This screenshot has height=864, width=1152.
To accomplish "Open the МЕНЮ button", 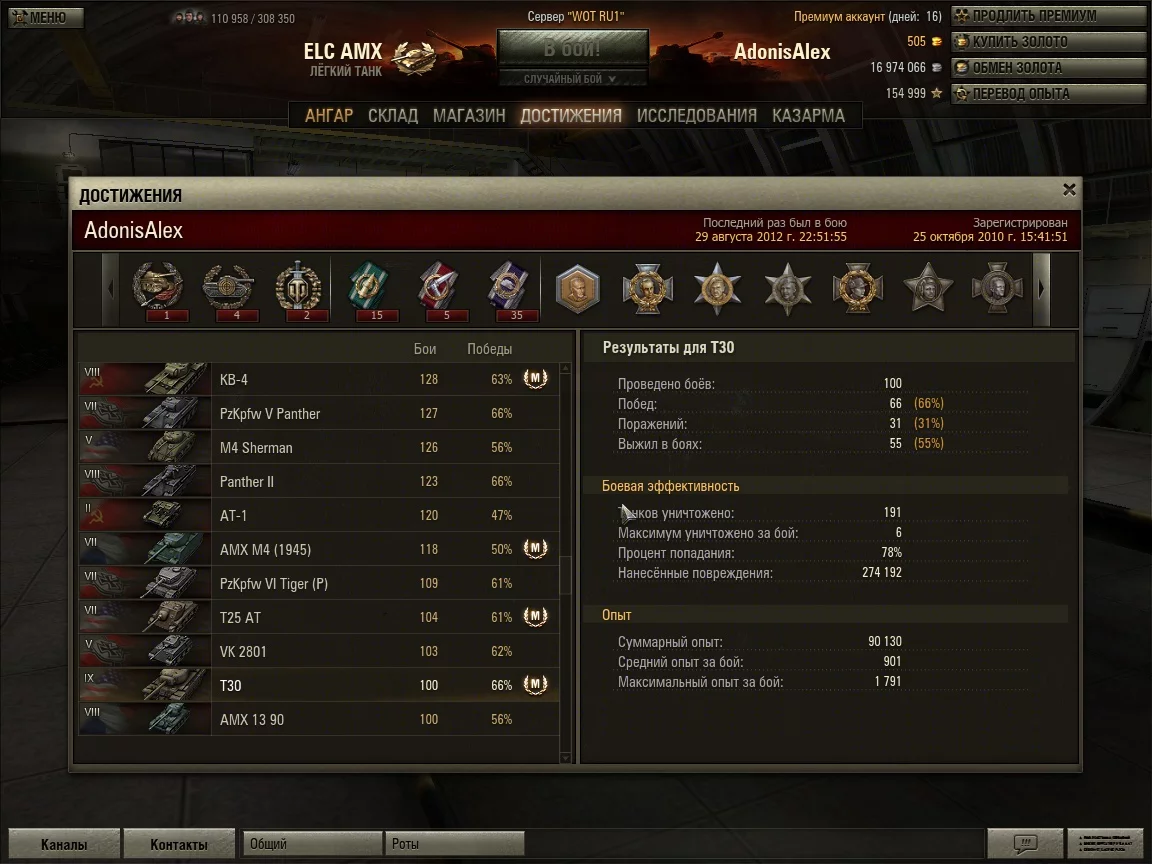I will point(46,17).
